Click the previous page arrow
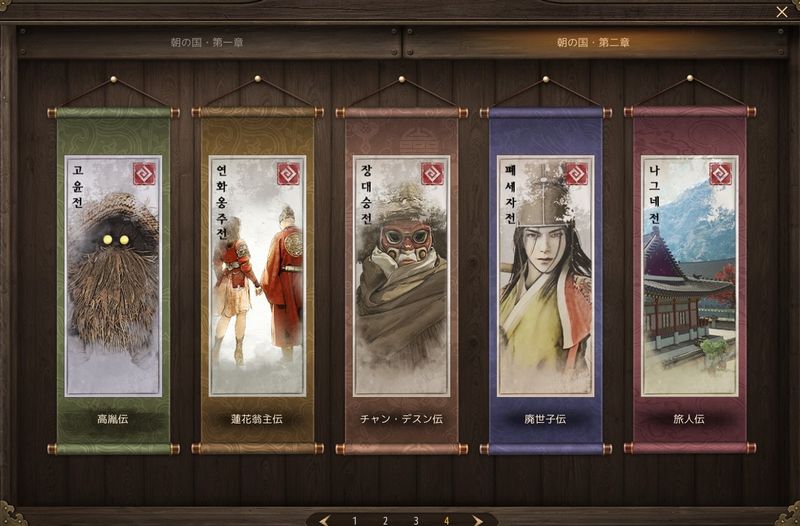Screen dimensions: 800x526 [x=324, y=520]
